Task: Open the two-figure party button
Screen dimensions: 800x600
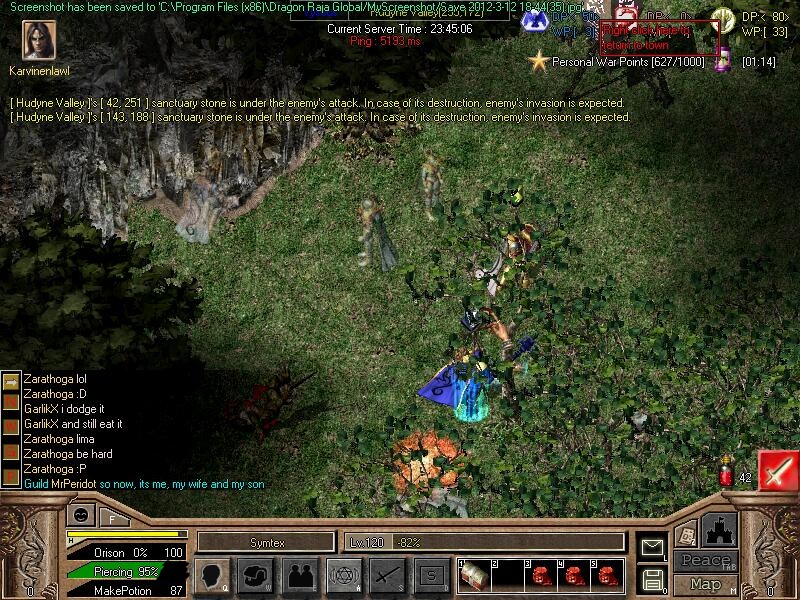Action: (299, 575)
